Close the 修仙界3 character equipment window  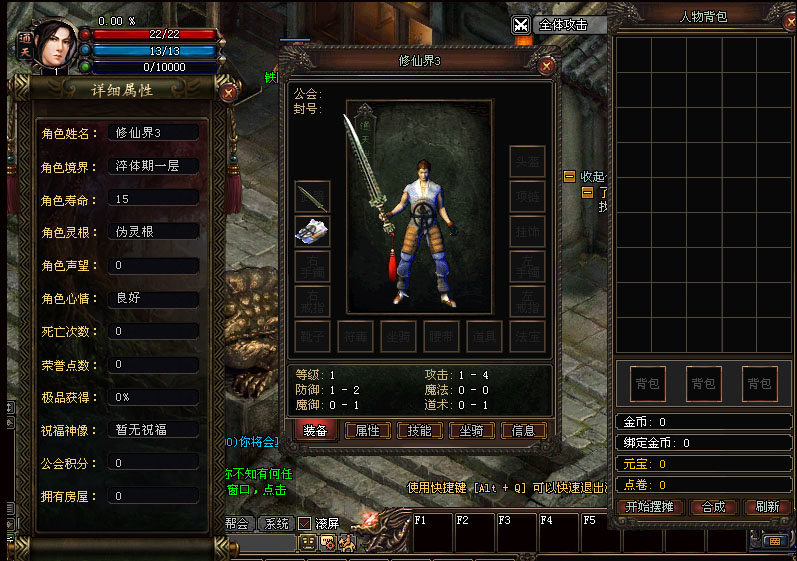point(546,66)
